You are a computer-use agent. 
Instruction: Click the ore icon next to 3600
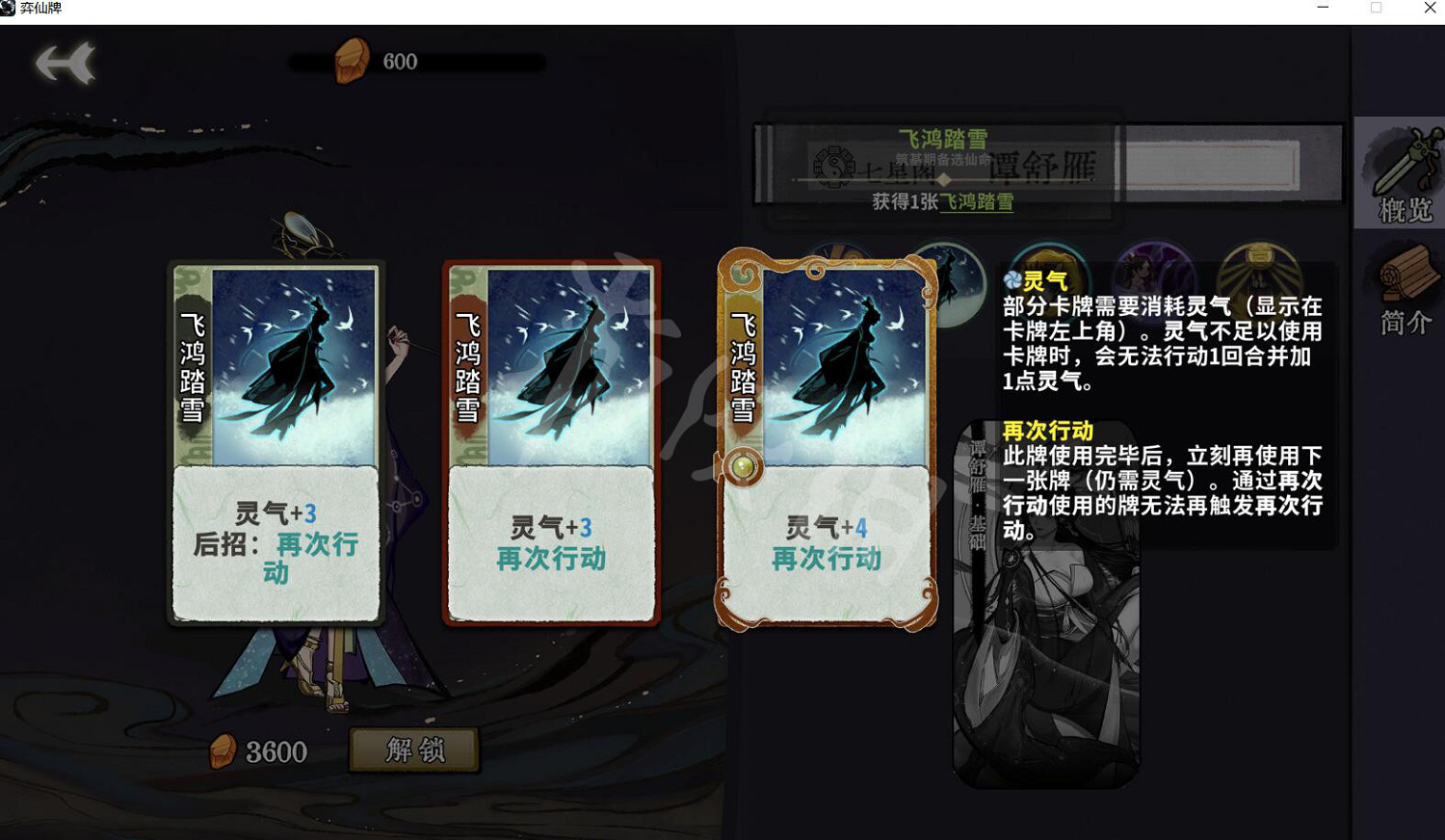click(223, 750)
